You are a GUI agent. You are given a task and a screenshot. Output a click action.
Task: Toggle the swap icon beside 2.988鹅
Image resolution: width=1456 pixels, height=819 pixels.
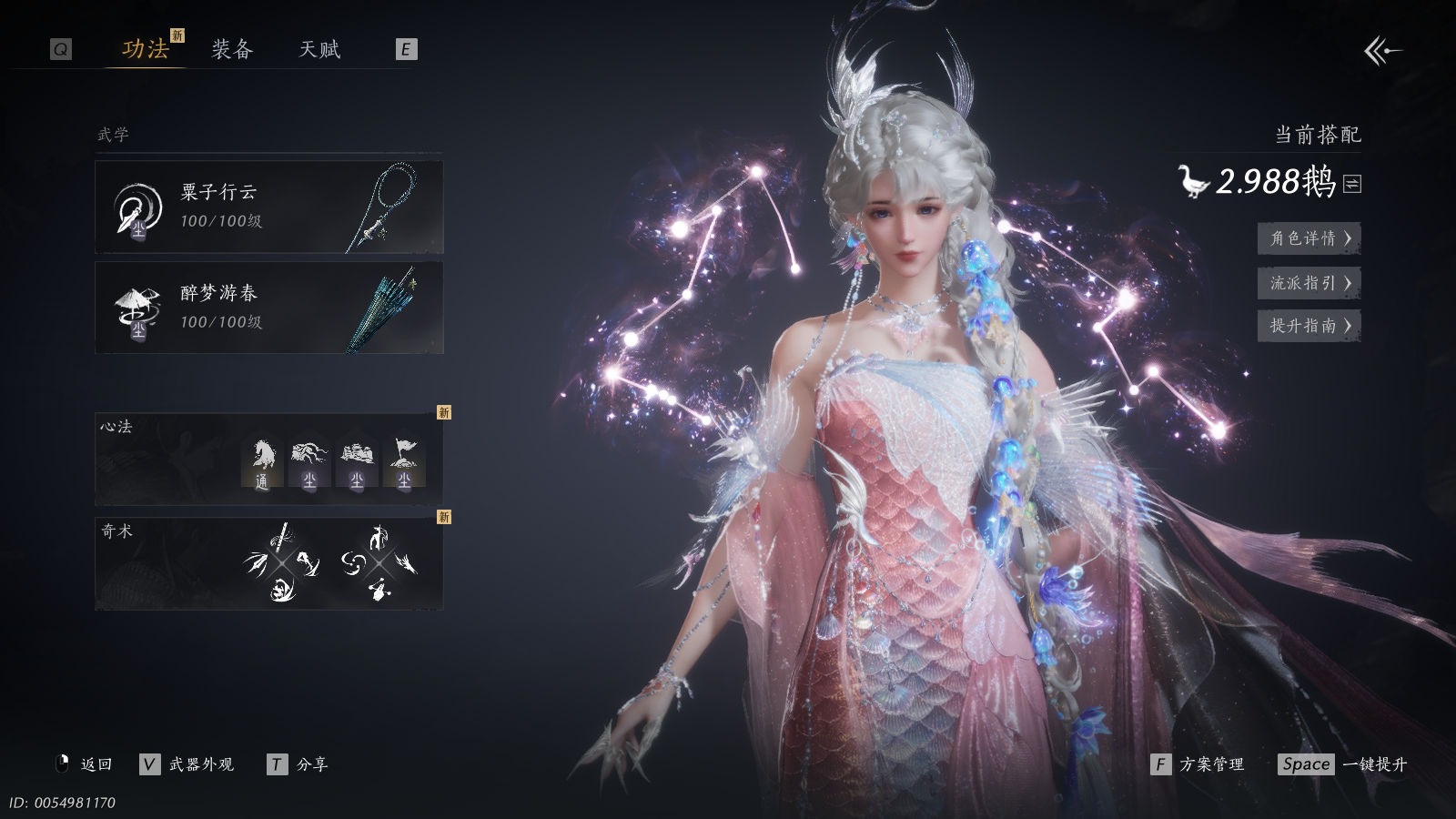click(x=1352, y=184)
